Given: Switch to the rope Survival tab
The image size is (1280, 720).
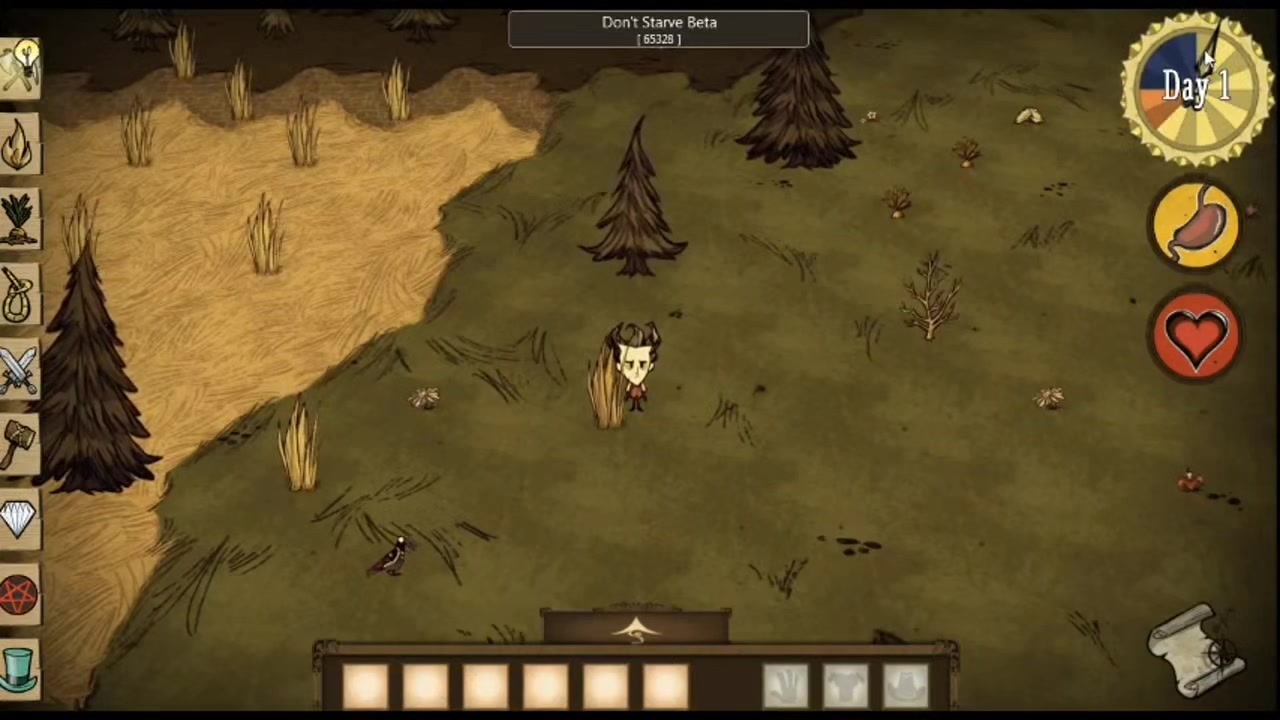Looking at the screenshot, I should [20, 295].
